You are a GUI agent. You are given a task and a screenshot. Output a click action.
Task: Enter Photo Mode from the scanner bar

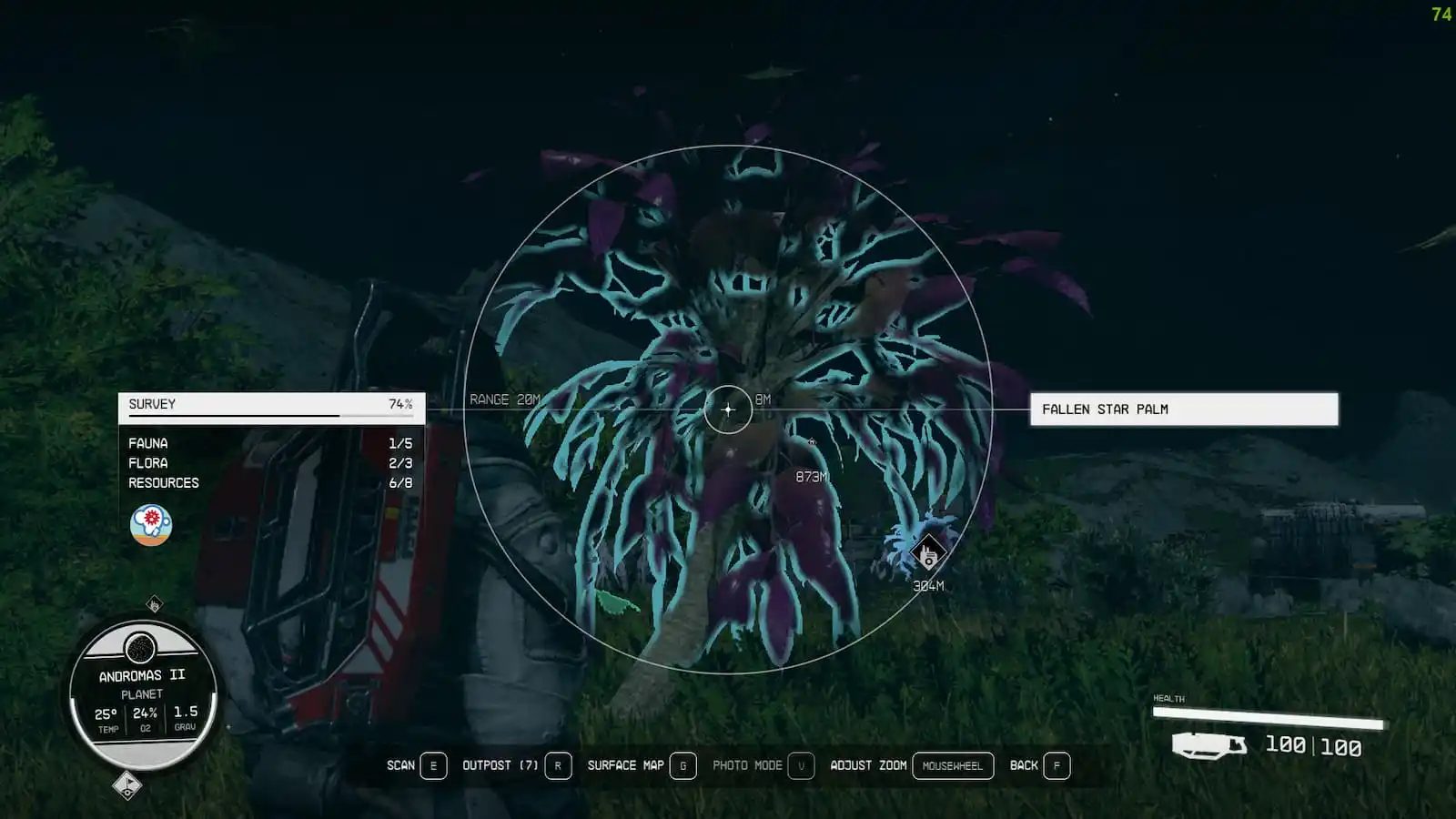pyautogui.click(x=762, y=765)
